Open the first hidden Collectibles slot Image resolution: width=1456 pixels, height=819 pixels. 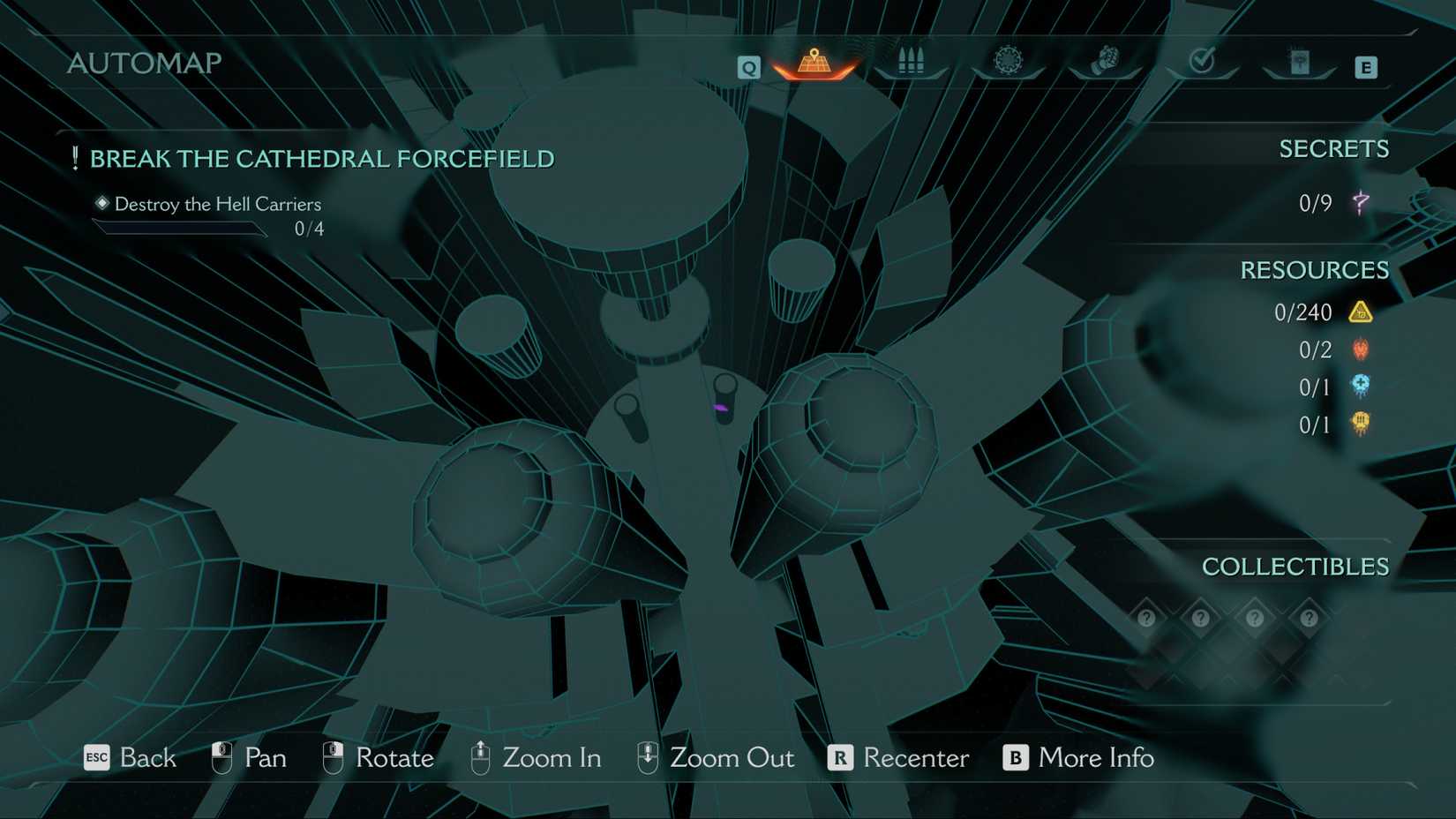(x=1146, y=619)
